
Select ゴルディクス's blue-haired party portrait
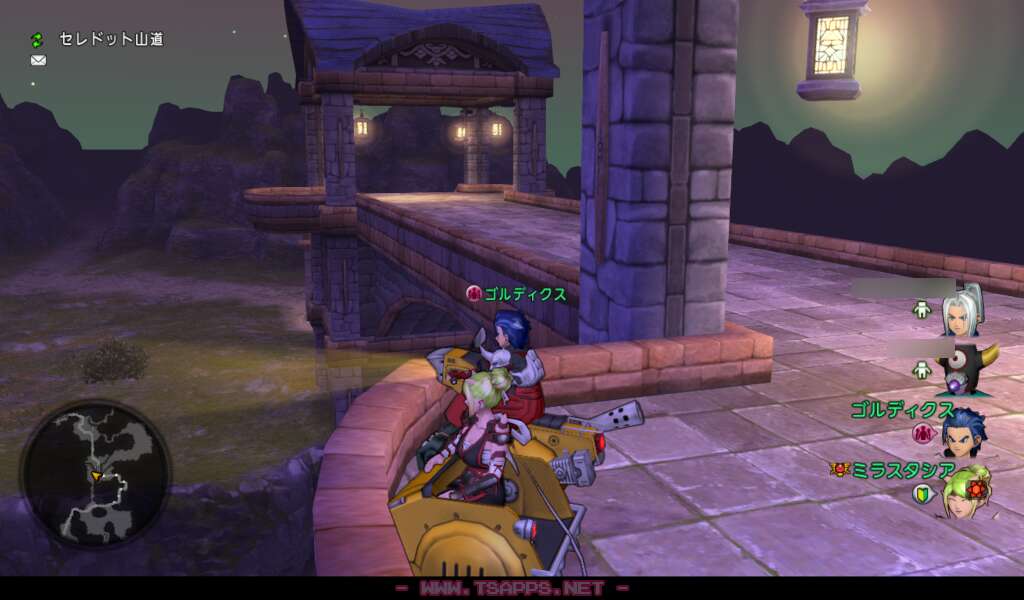coord(964,432)
